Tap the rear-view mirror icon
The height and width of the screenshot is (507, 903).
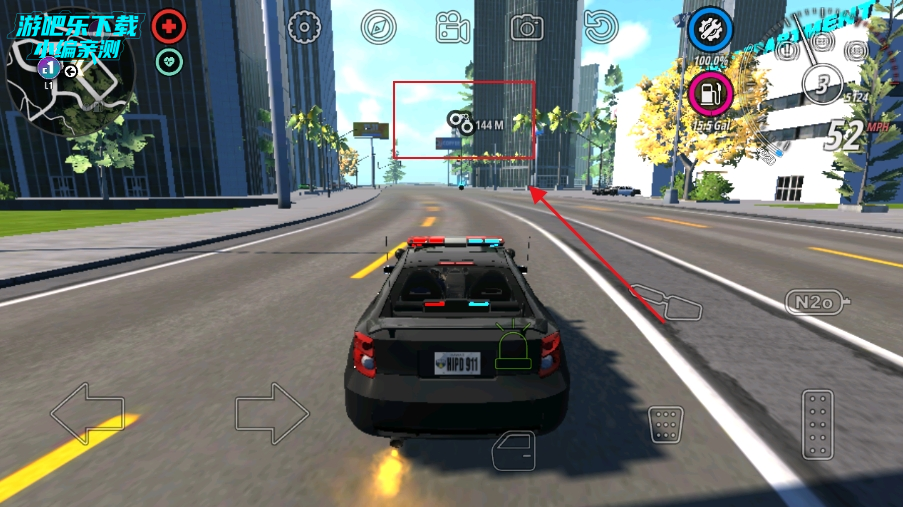click(665, 301)
